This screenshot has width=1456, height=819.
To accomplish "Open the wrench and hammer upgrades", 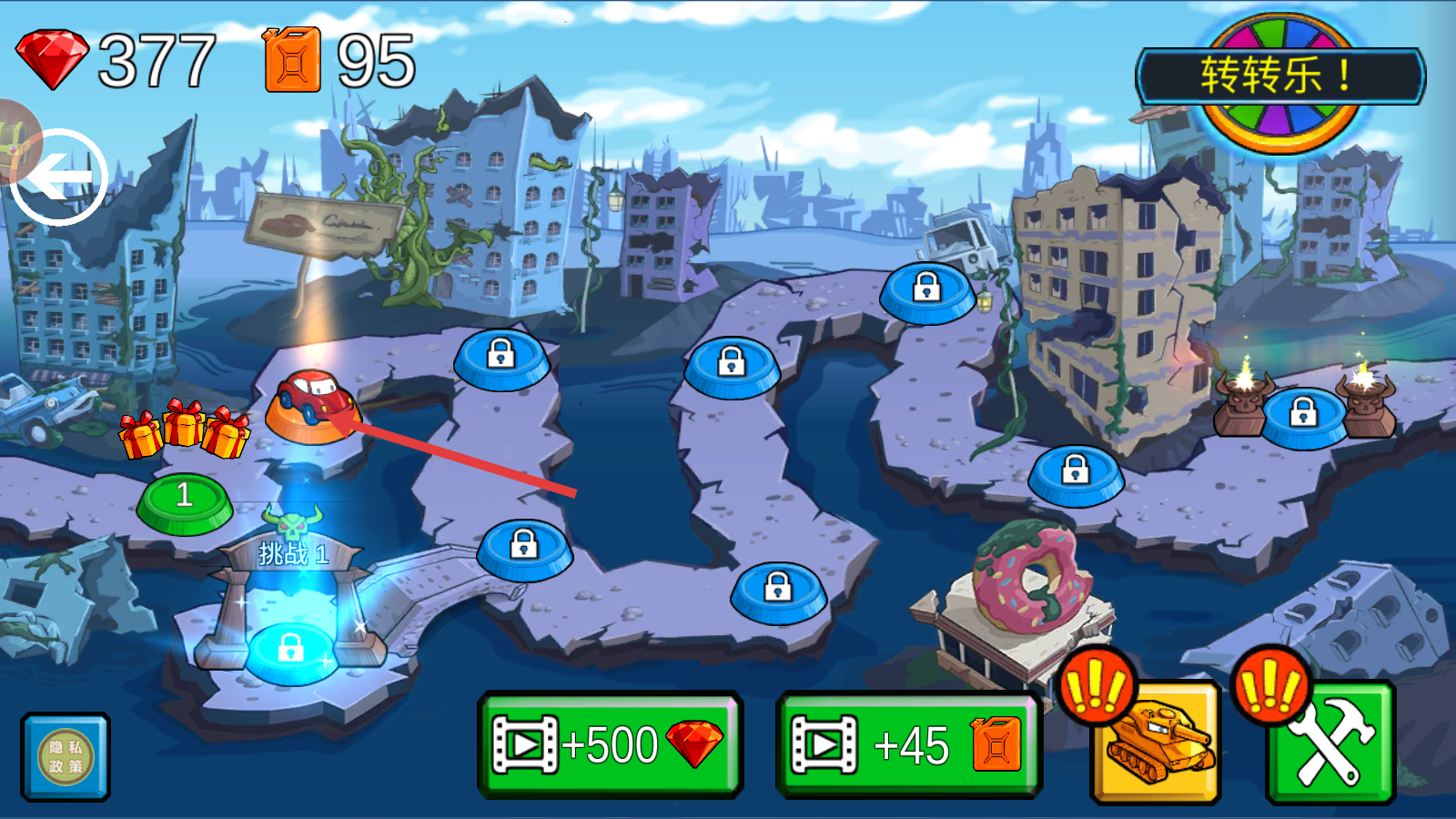I will point(1330,742).
